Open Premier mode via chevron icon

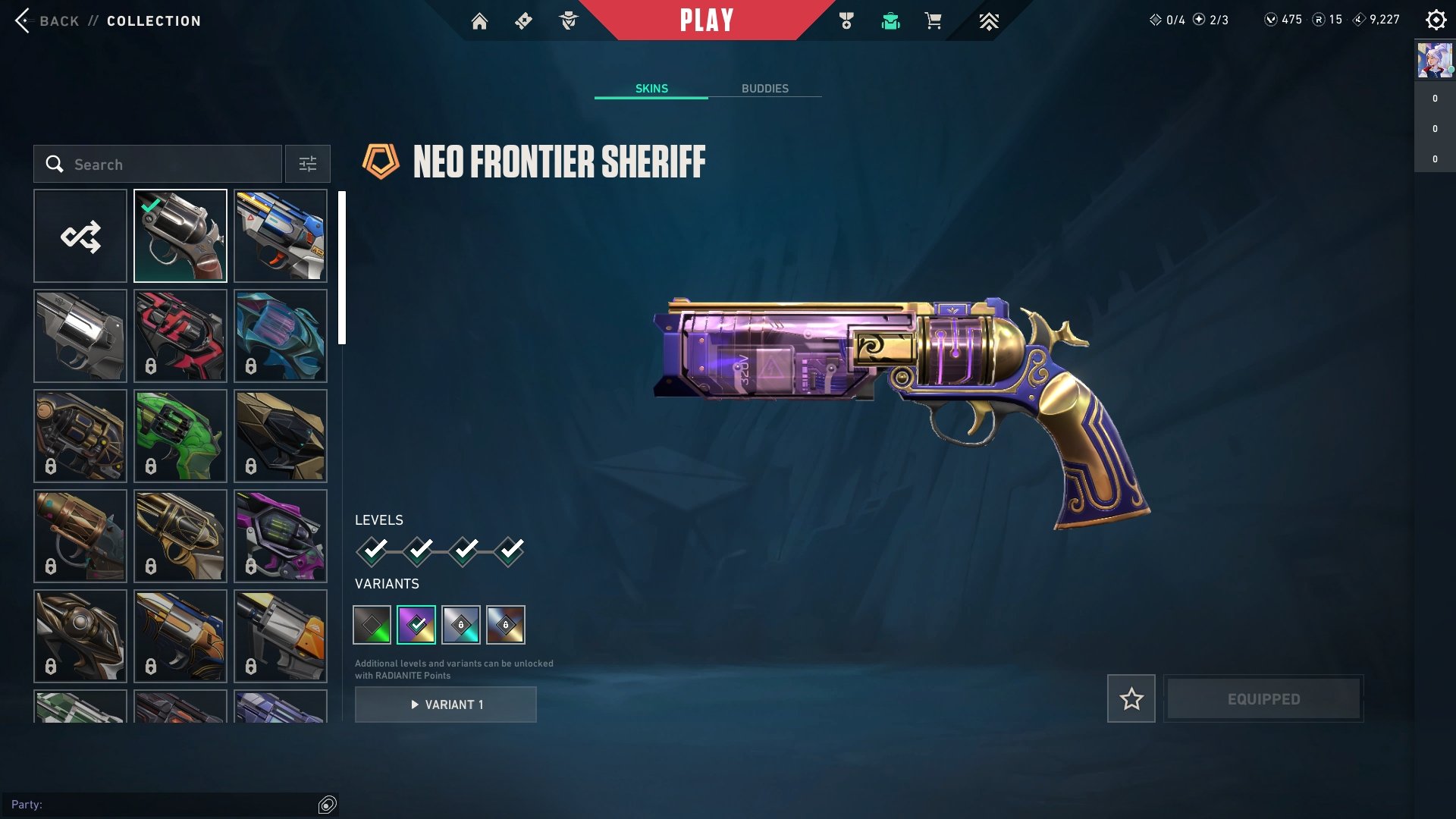990,21
